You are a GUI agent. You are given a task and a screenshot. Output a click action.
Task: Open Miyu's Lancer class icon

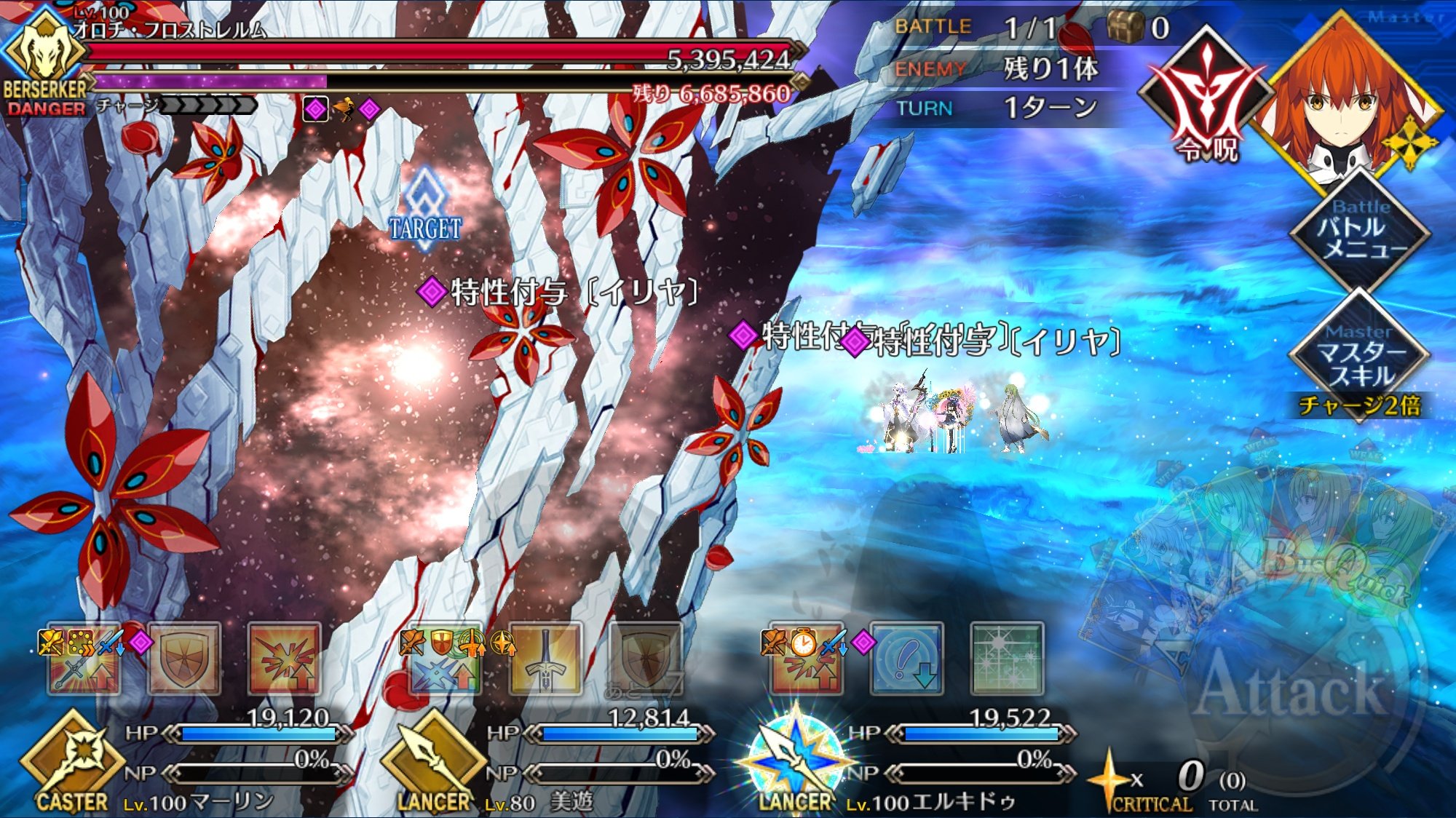[x=433, y=761]
